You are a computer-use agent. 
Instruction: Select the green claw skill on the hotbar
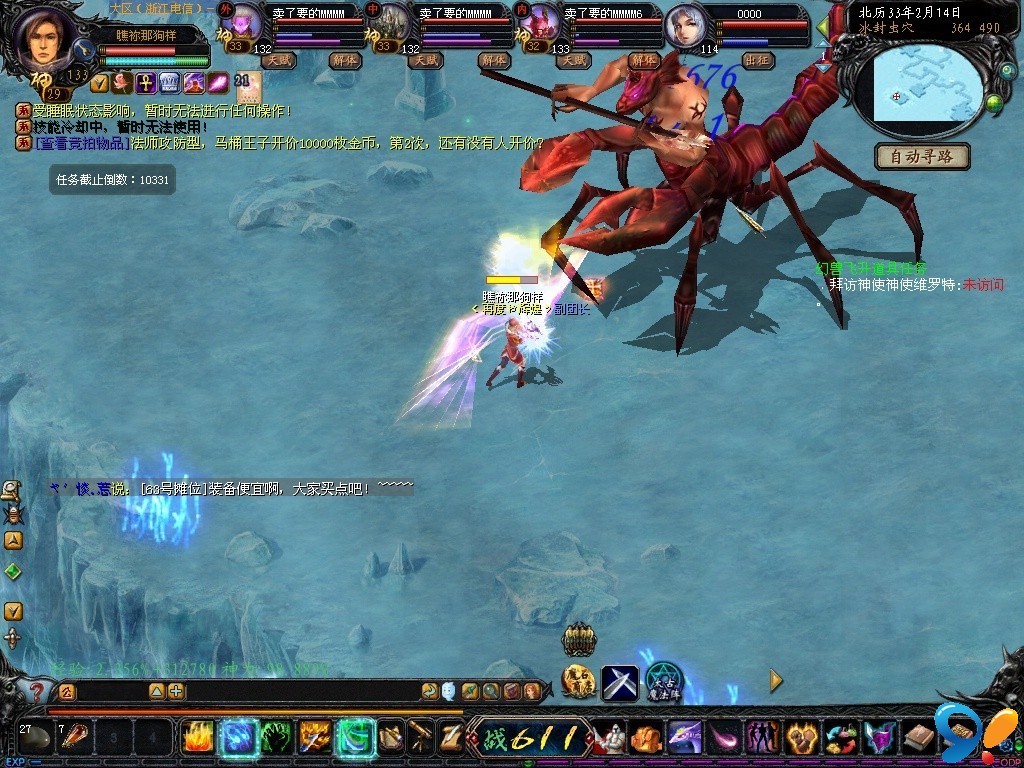(276, 738)
